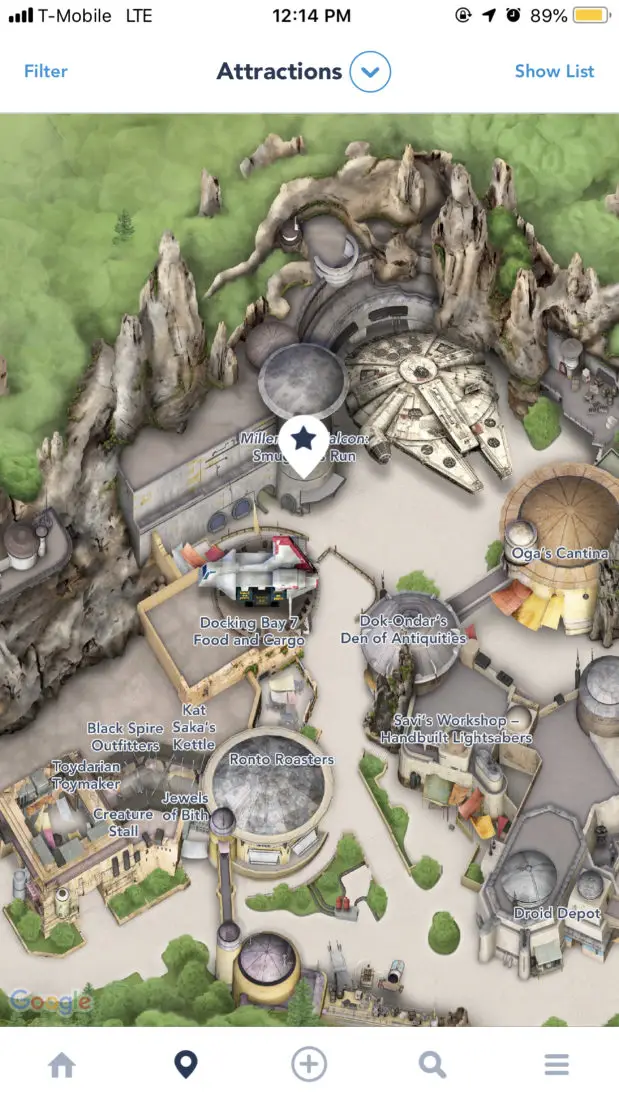Tap the Toydarian Toymaker label
The height and width of the screenshot is (1100, 619).
pos(86,775)
